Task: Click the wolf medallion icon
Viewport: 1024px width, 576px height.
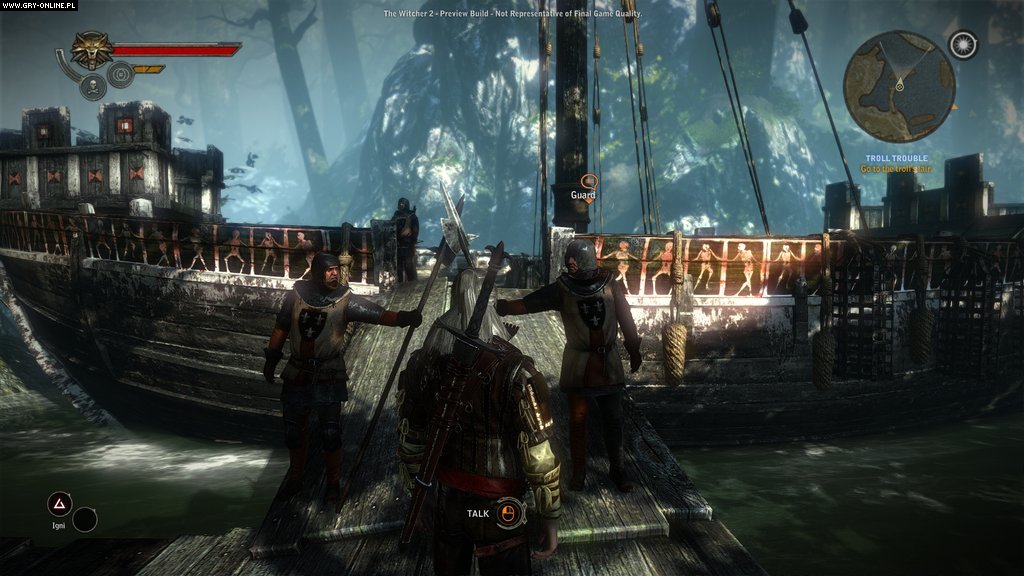Action: (x=92, y=50)
